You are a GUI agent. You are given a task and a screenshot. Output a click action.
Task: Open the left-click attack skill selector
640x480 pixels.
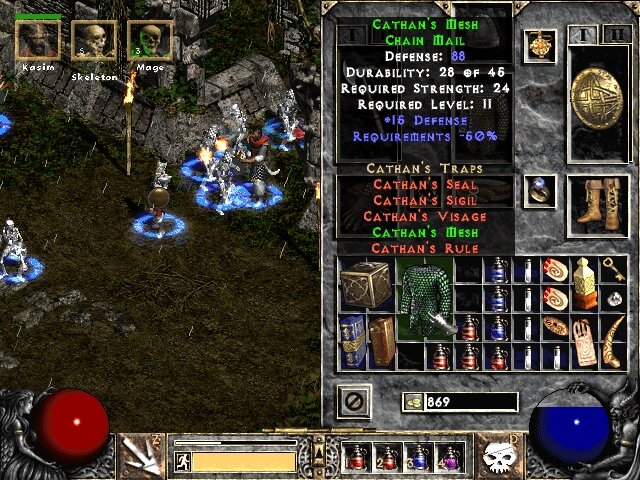tap(140, 455)
